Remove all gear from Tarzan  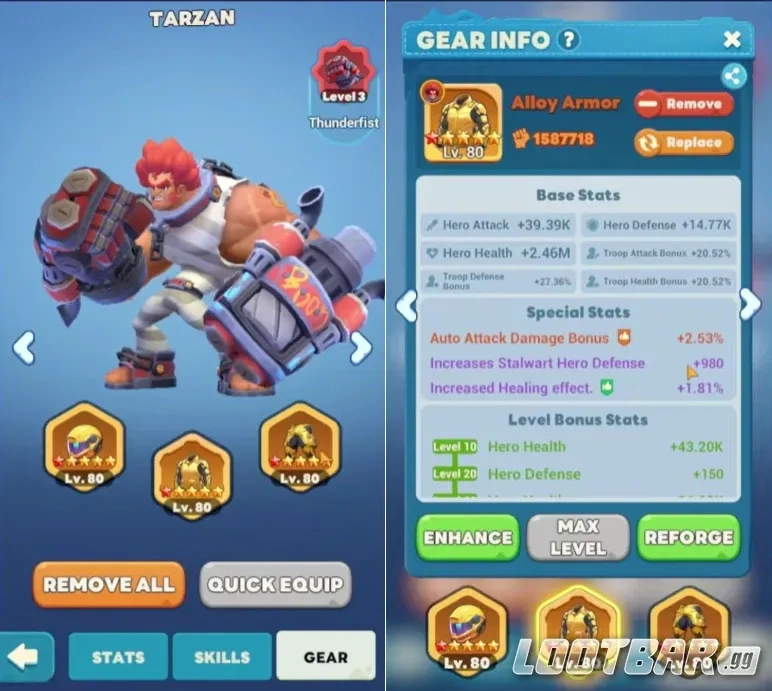click(109, 584)
